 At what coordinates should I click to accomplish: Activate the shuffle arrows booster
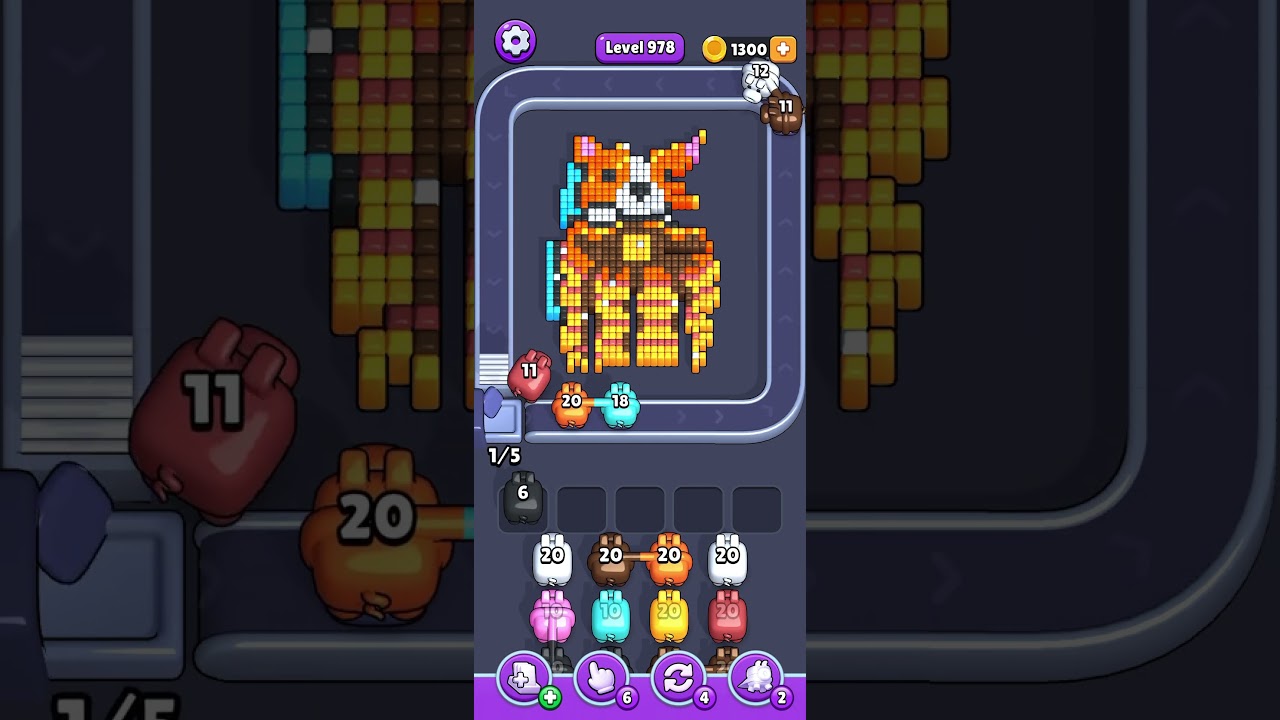point(678,679)
